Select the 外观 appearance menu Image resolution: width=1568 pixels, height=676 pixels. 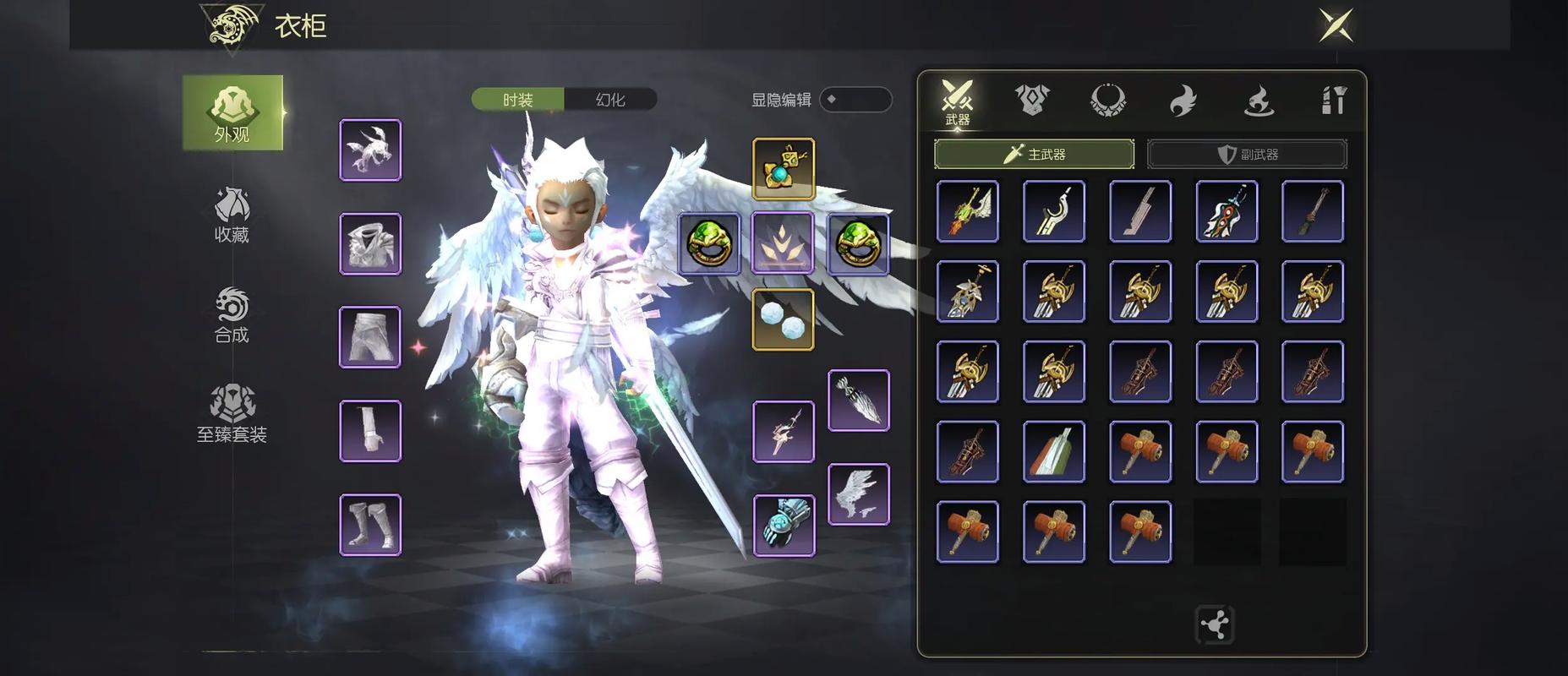pos(232,113)
